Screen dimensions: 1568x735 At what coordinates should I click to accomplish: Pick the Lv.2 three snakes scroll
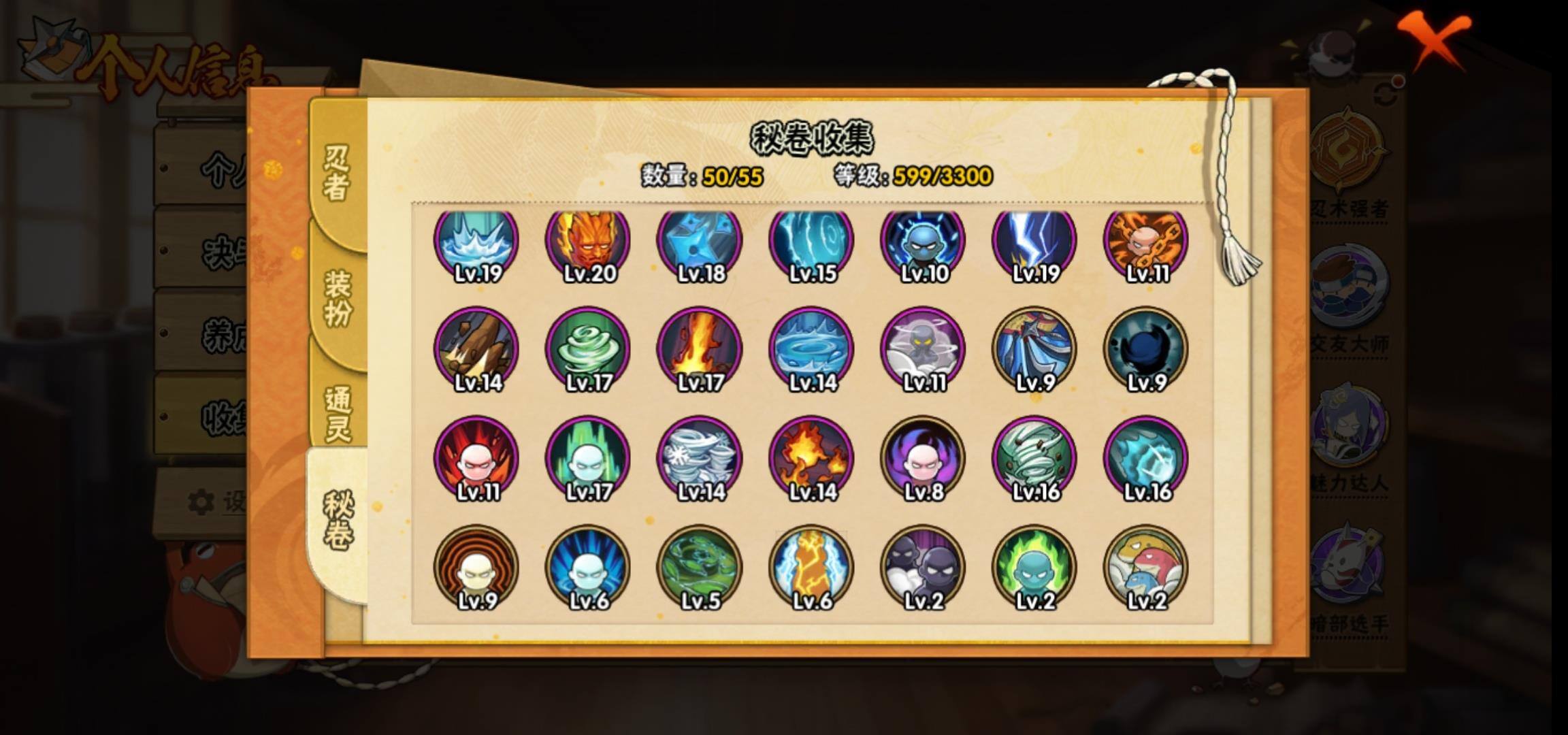pyautogui.click(x=1146, y=568)
